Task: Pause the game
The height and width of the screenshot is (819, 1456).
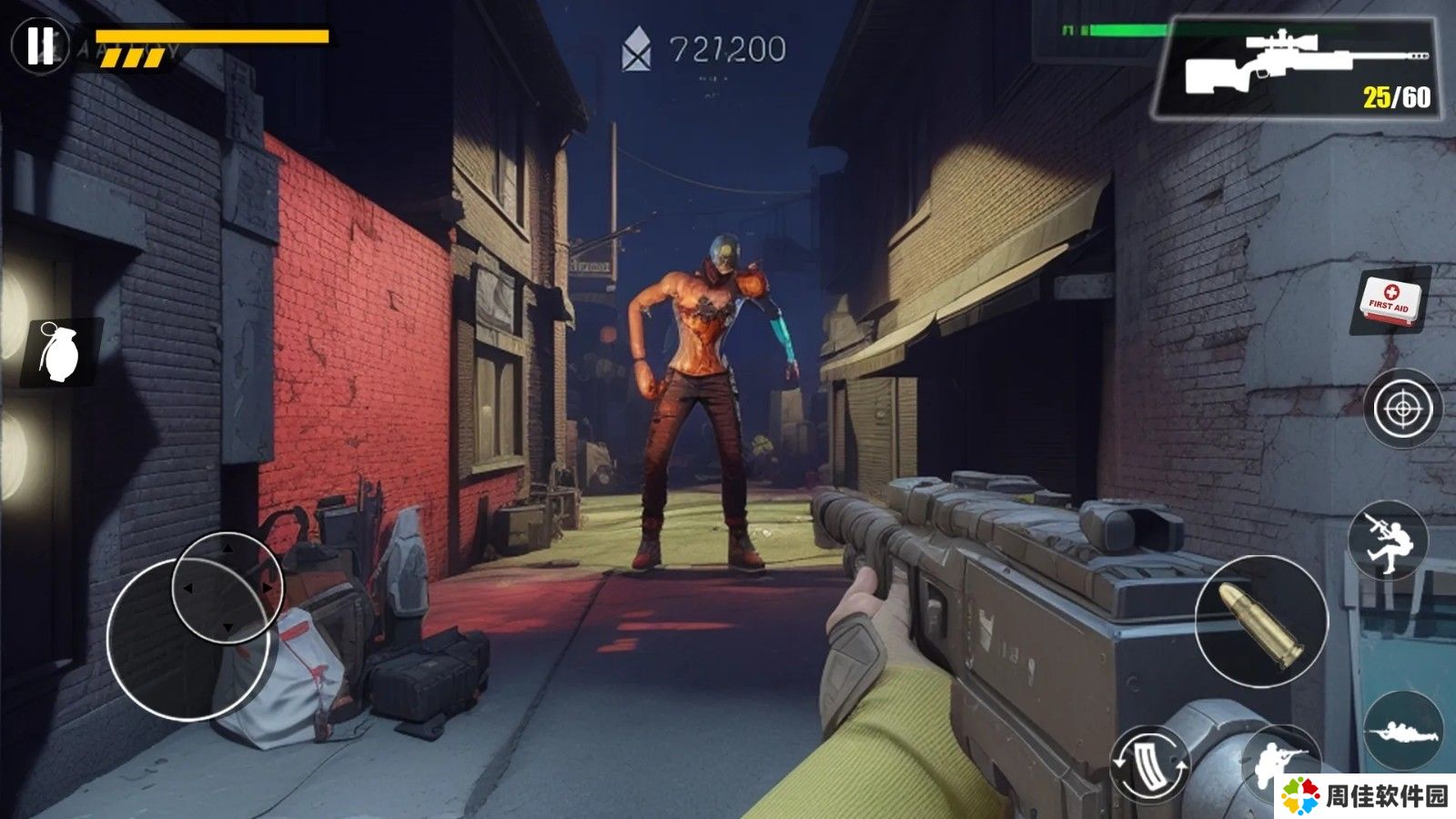Action: [x=39, y=45]
